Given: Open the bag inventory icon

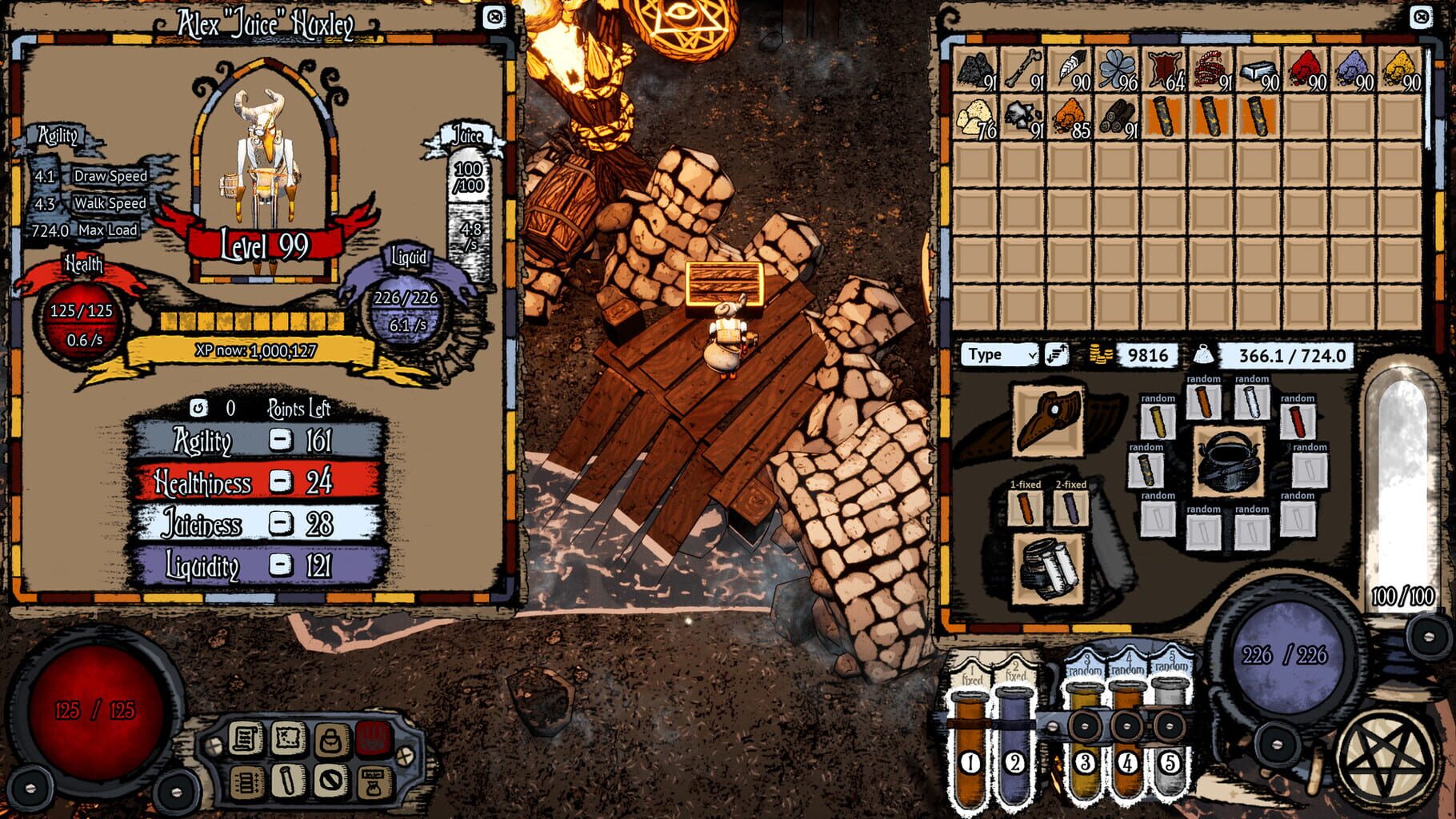Looking at the screenshot, I should pos(330,739).
